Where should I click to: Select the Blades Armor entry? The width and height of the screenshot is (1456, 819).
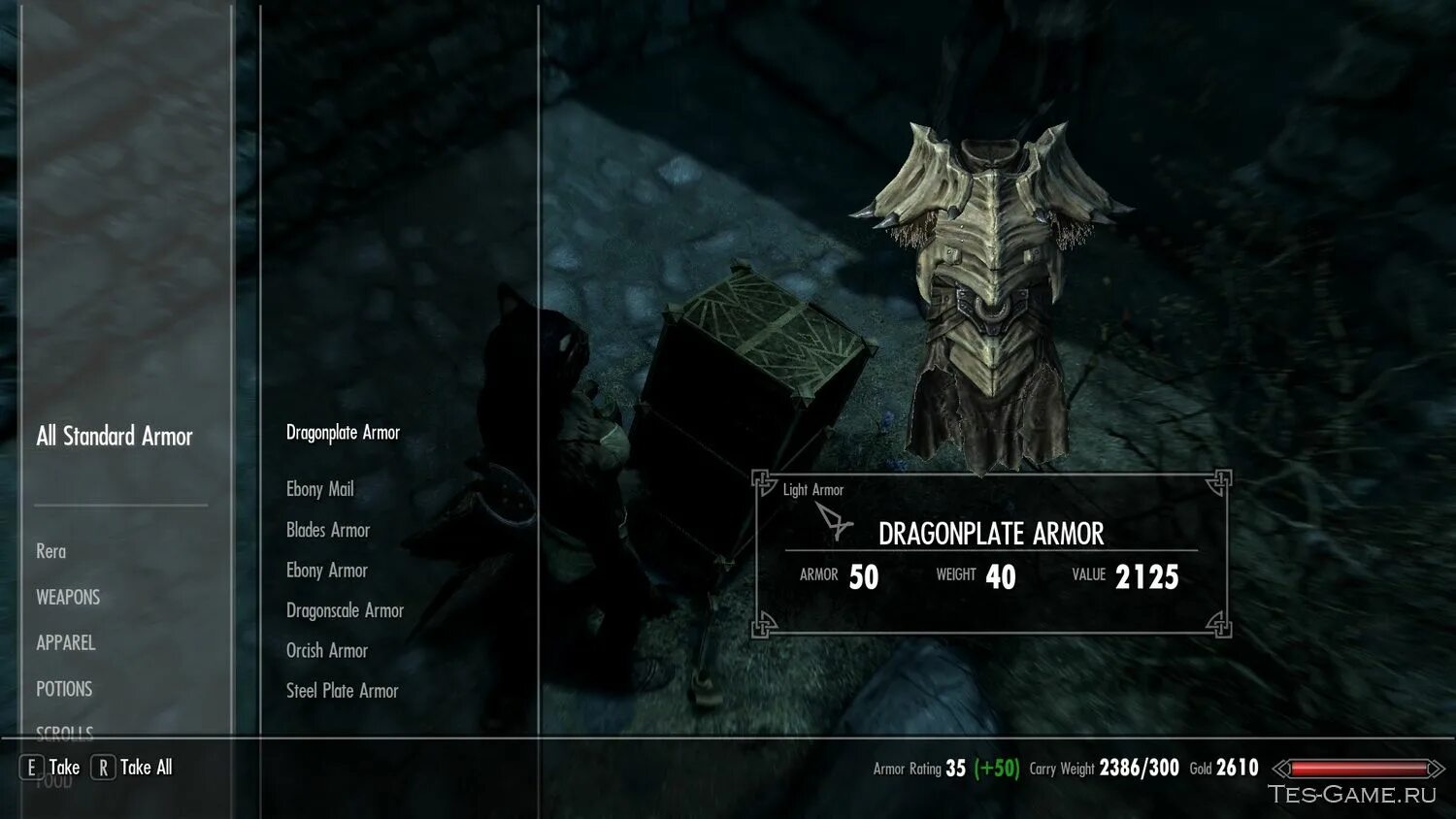(327, 530)
